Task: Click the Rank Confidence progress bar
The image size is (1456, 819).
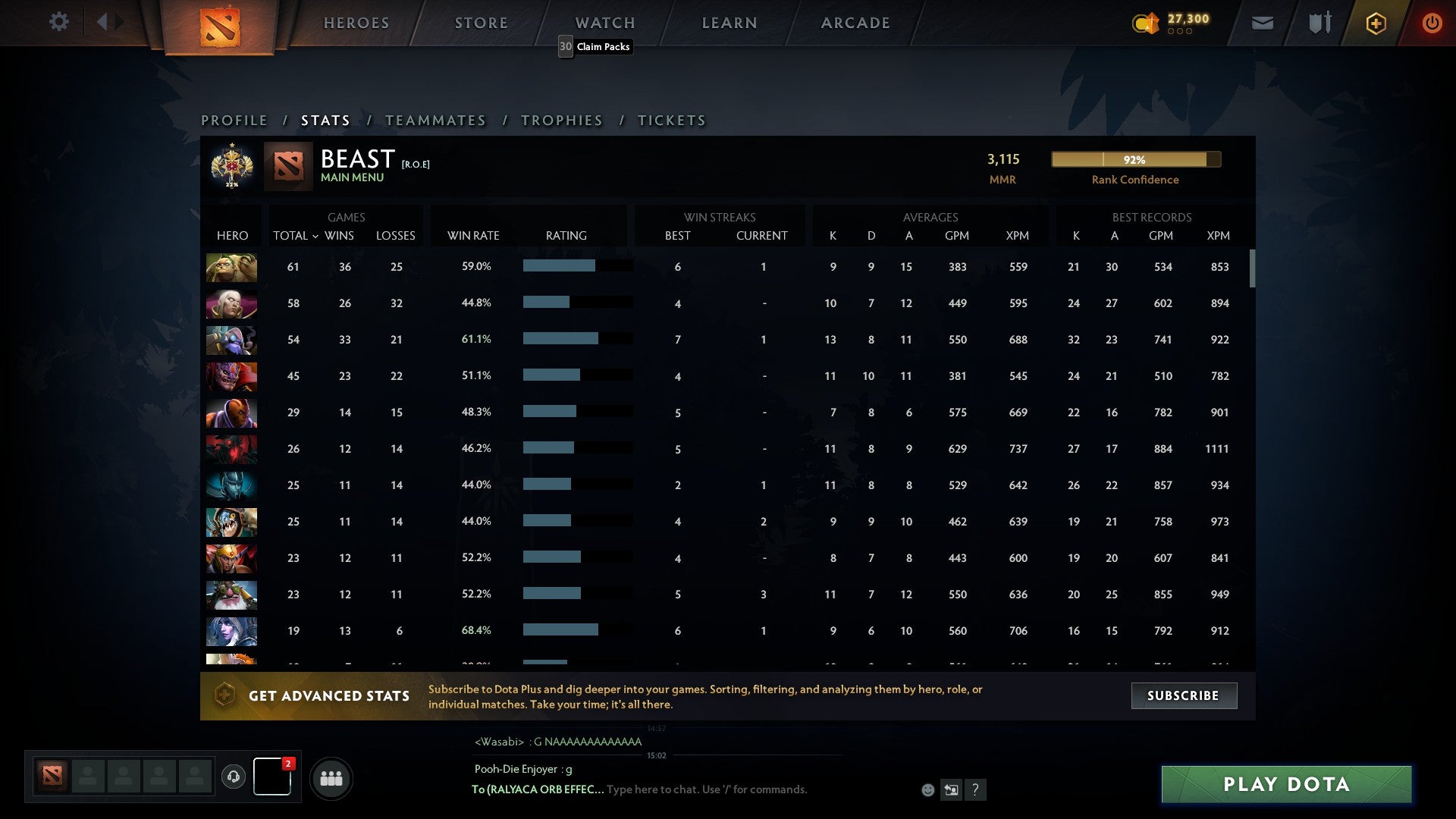Action: 1135,160
